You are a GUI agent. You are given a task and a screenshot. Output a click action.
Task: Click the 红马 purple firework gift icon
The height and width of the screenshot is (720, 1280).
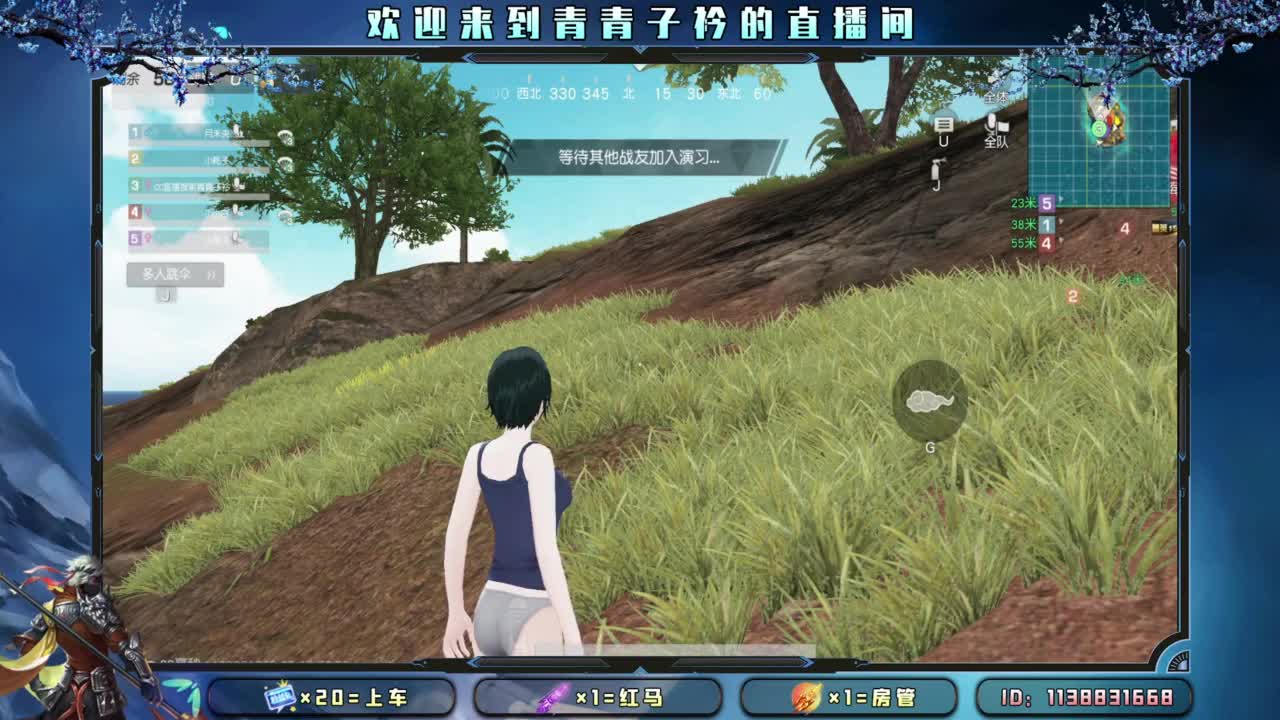tap(553, 696)
